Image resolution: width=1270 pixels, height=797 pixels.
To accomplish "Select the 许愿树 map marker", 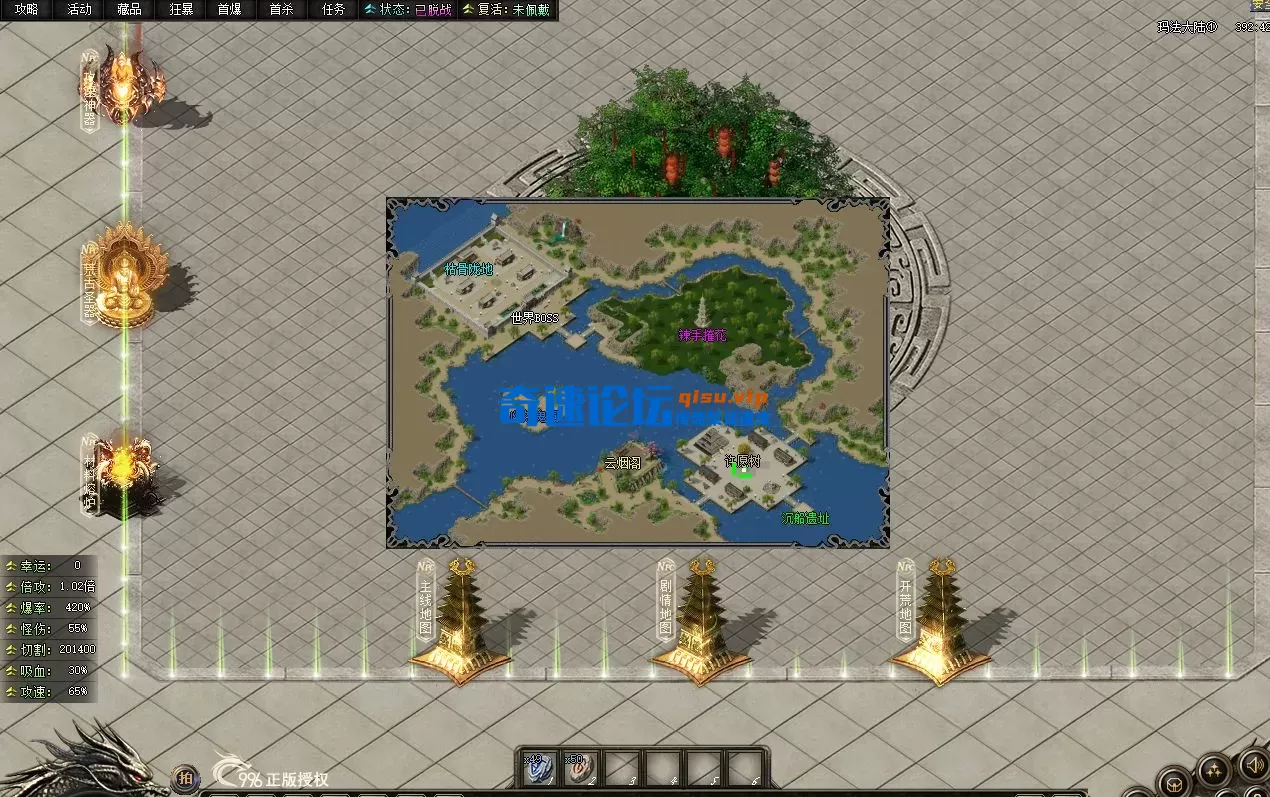I will 743,461.
